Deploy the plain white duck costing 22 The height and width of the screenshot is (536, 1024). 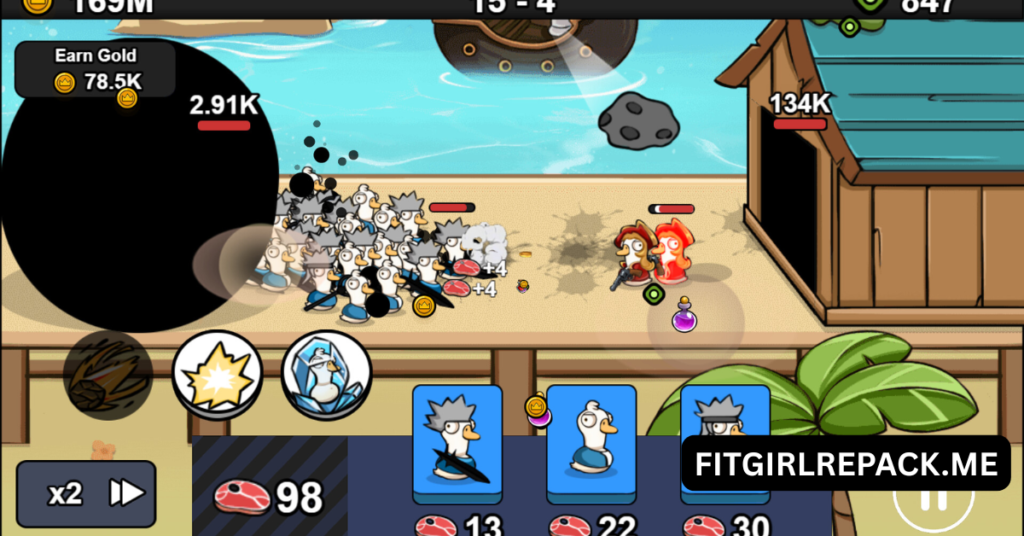(591, 443)
